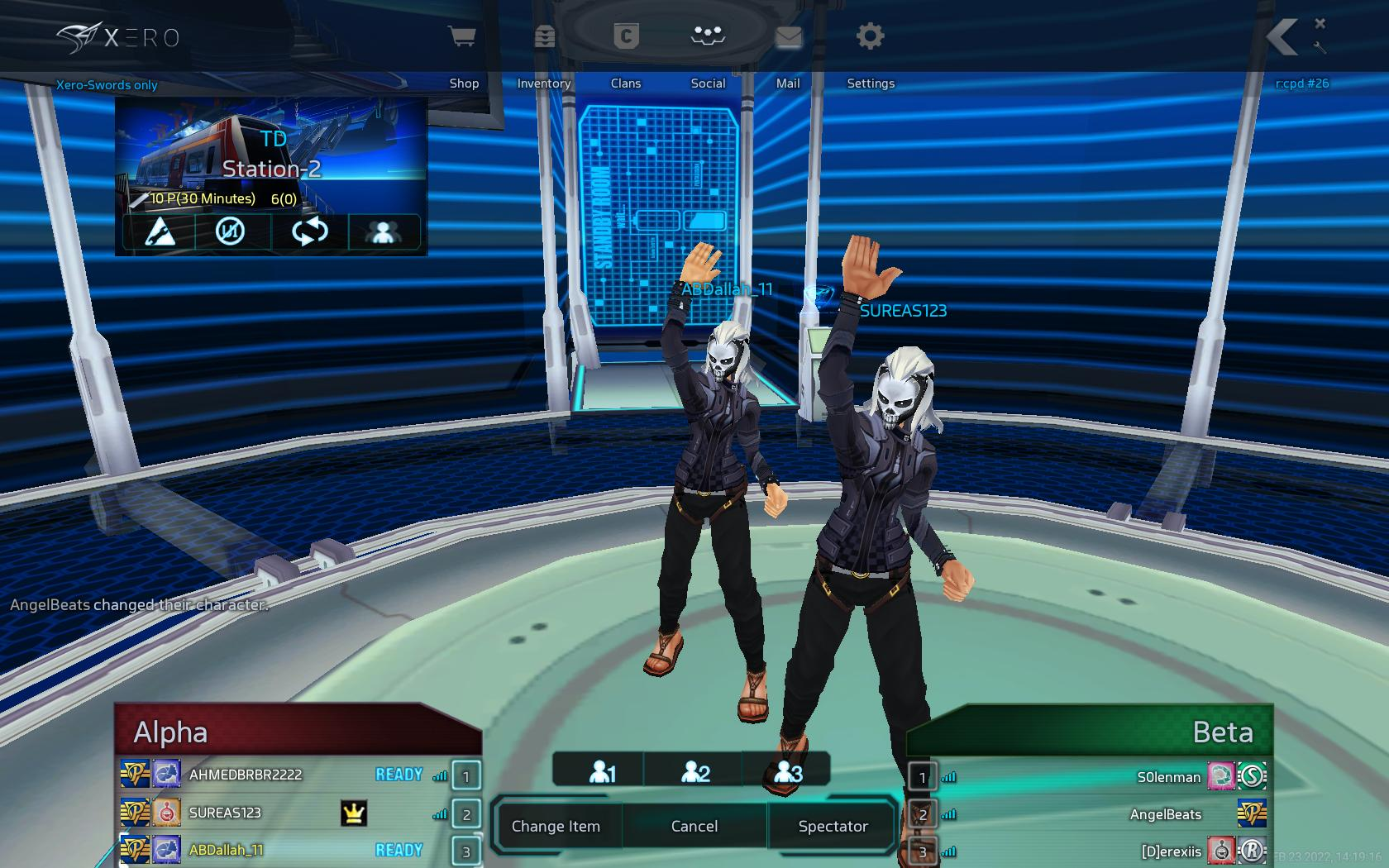Cancel the ready status
This screenshot has height=868, width=1389.
click(694, 826)
